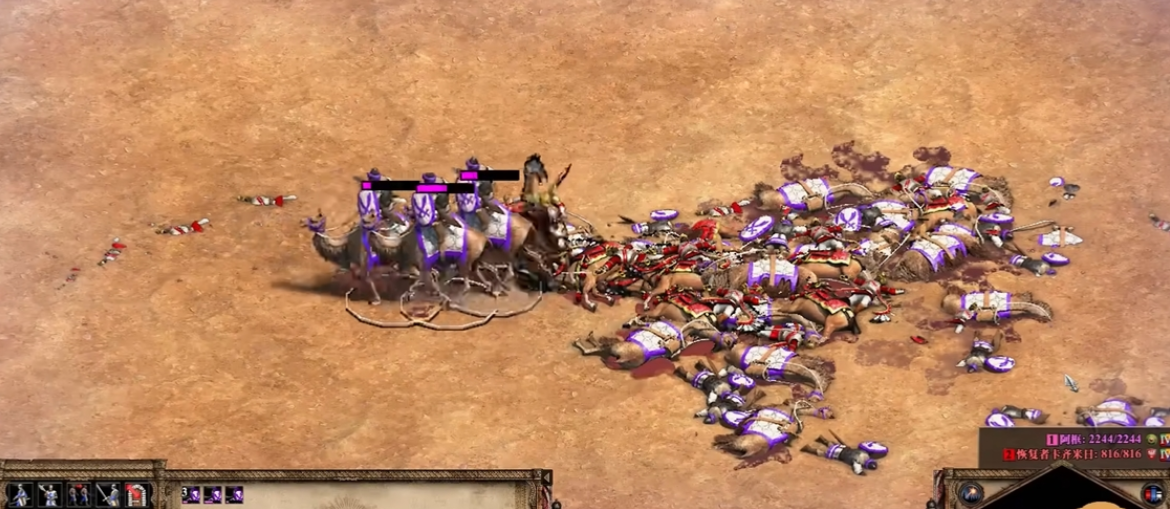Screen dimensions: 1170x509
Task: Activate the two-figure stand ground command icon
Action: point(78,494)
